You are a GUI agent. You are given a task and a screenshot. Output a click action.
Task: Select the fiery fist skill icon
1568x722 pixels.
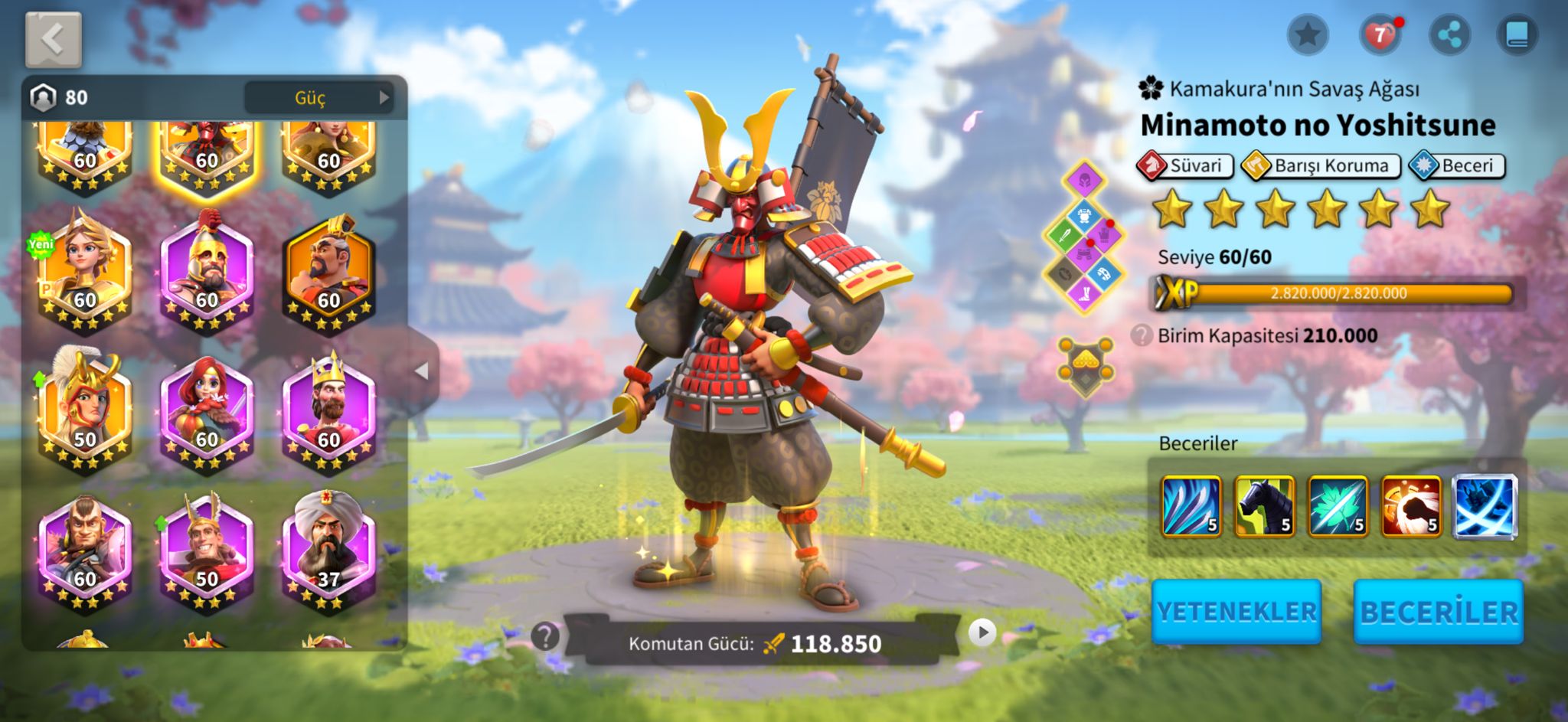[1411, 506]
